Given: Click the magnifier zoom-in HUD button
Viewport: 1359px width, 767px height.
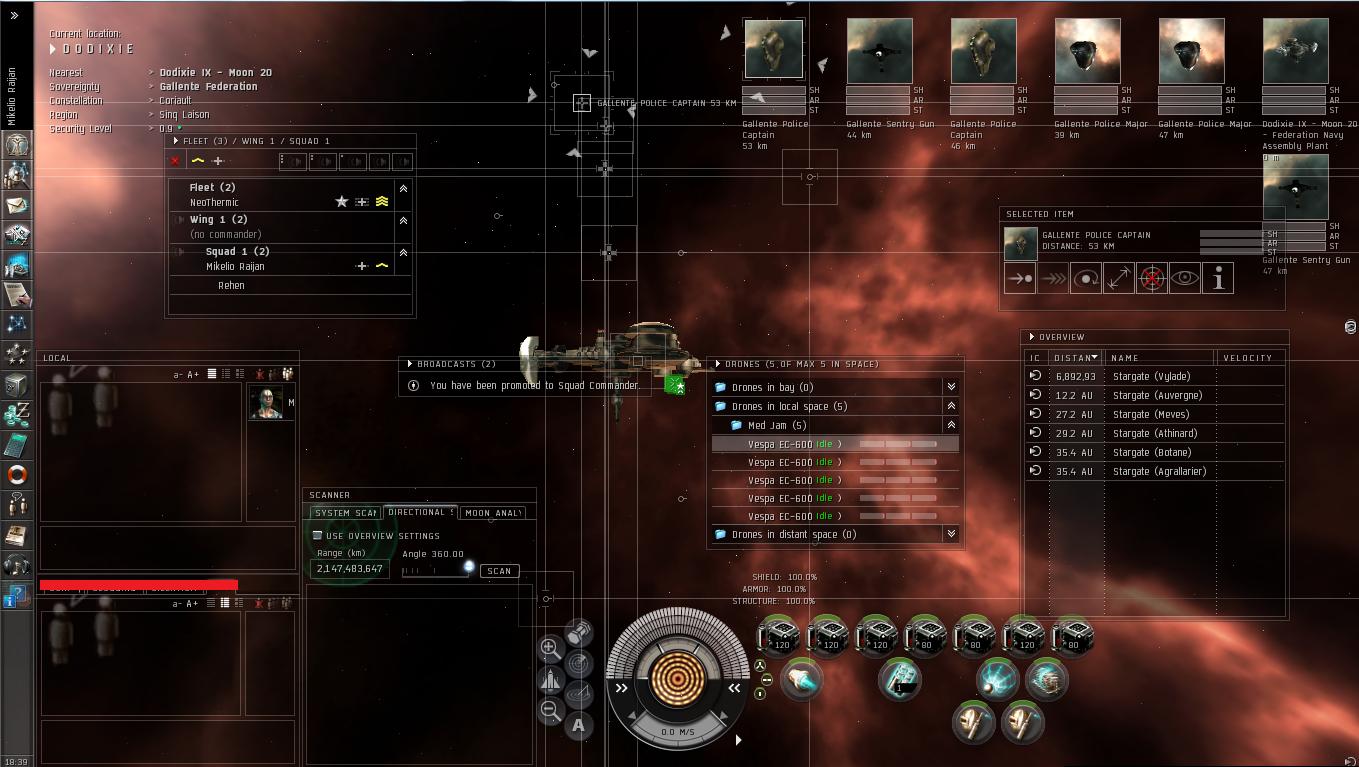Looking at the screenshot, I should (549, 648).
